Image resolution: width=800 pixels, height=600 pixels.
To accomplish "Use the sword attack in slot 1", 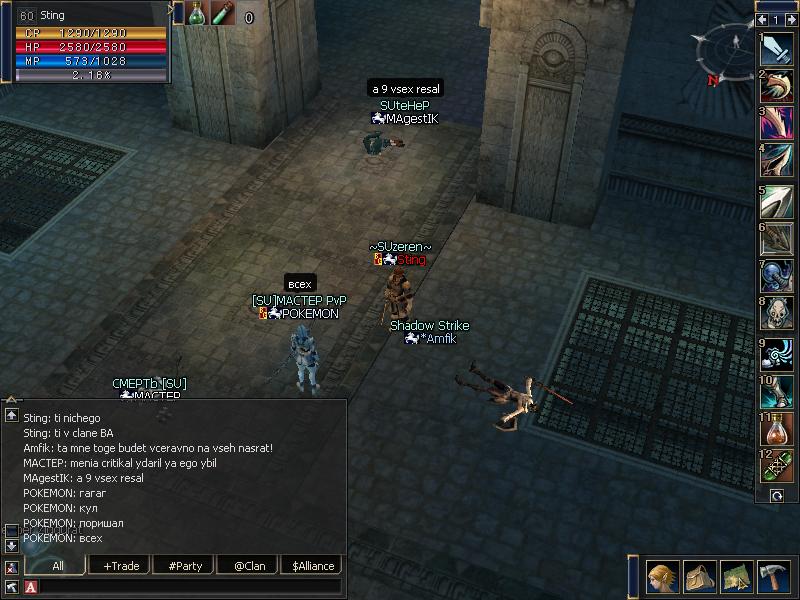I will pyautogui.click(x=776, y=52).
